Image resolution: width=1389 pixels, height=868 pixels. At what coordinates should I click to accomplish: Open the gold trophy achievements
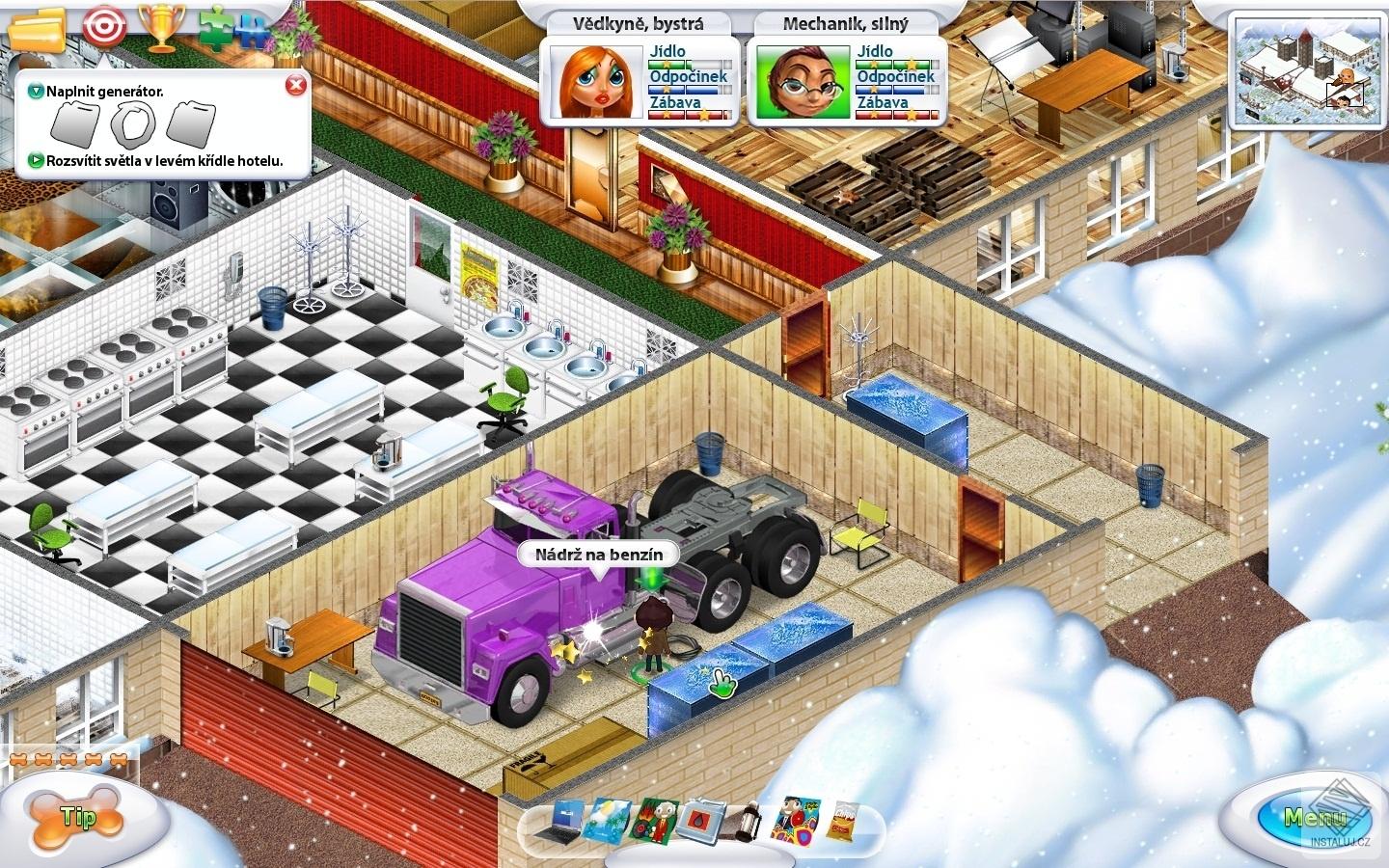(x=156, y=27)
